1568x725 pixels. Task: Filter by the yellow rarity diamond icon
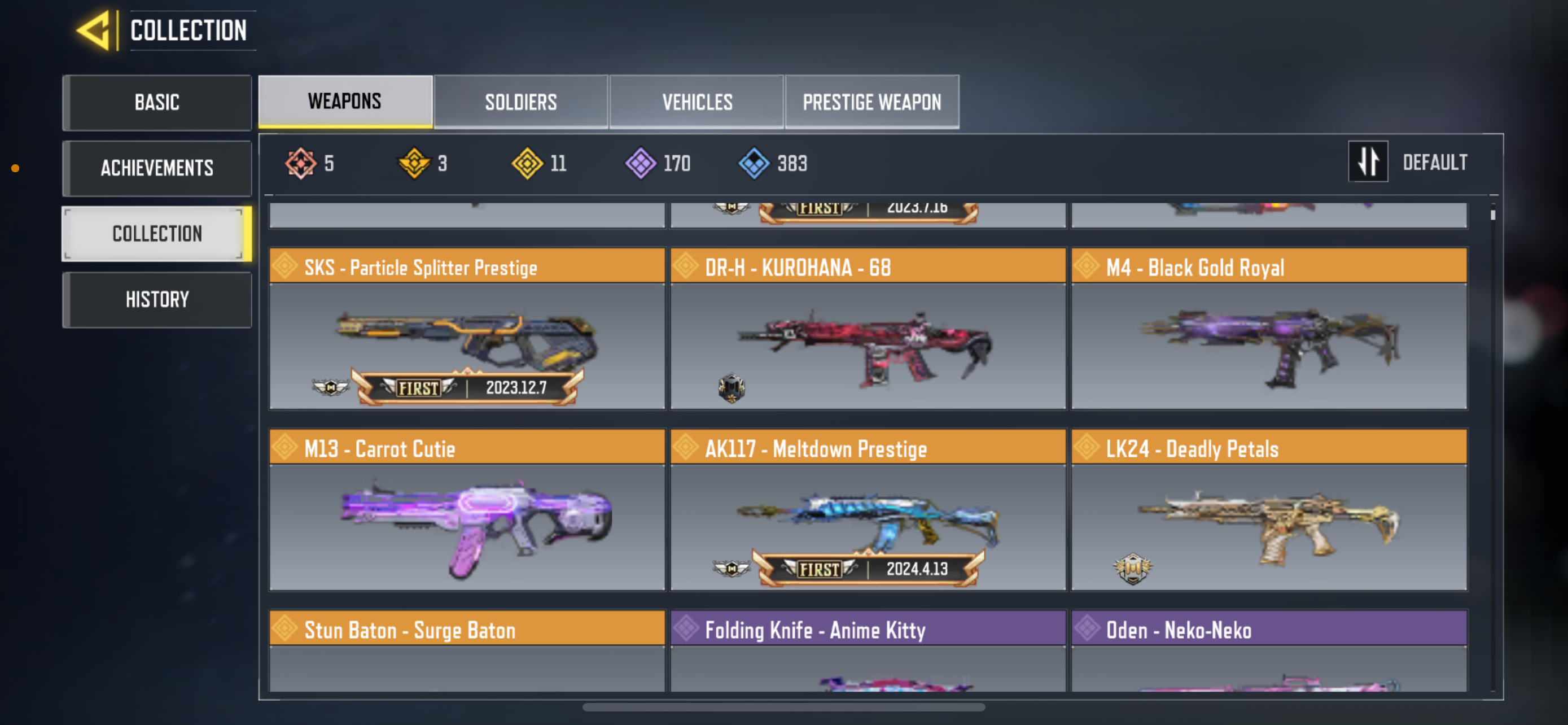[x=529, y=163]
